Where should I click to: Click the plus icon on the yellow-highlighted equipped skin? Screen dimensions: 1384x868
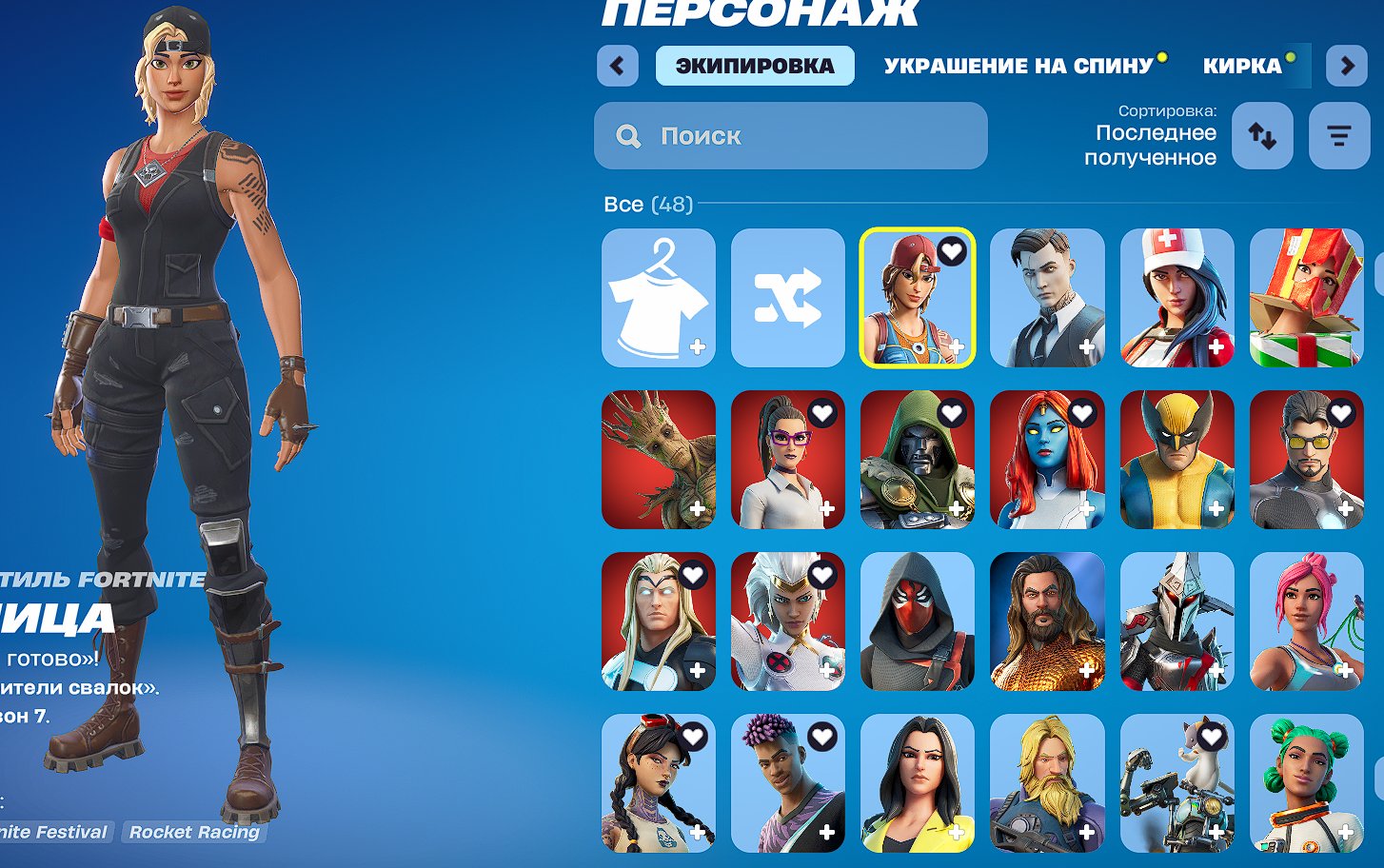click(x=957, y=345)
